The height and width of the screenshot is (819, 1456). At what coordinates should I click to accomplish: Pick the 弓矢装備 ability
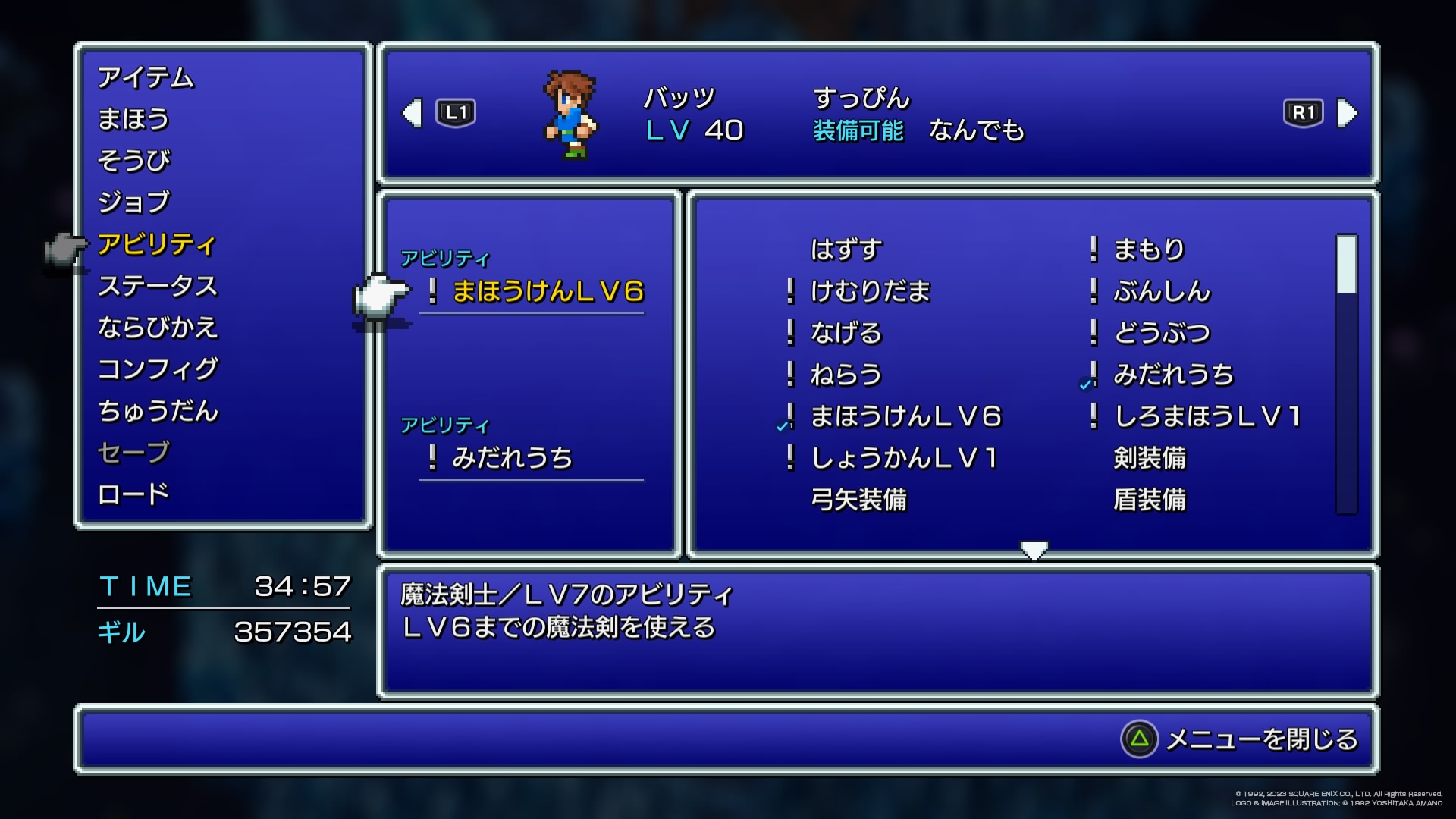858,500
